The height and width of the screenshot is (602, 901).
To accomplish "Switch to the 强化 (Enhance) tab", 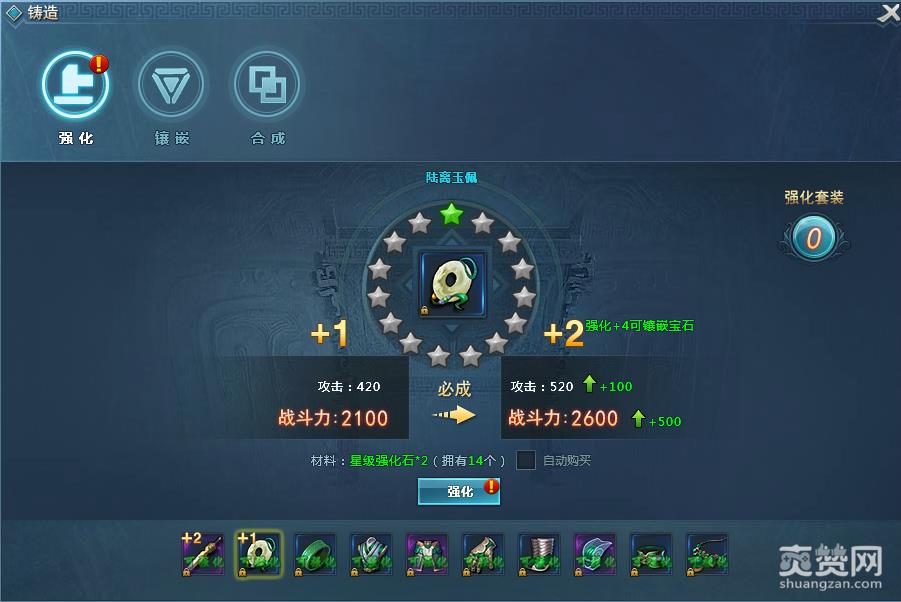I will pyautogui.click(x=75, y=86).
